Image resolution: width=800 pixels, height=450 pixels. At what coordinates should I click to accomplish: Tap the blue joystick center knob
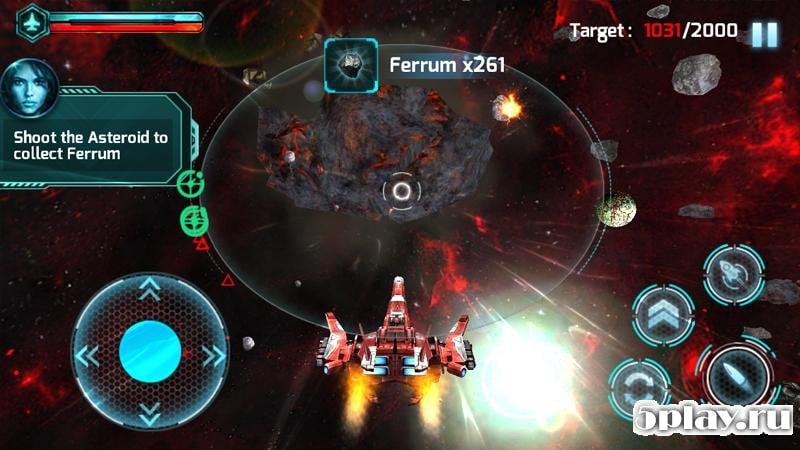pos(150,353)
